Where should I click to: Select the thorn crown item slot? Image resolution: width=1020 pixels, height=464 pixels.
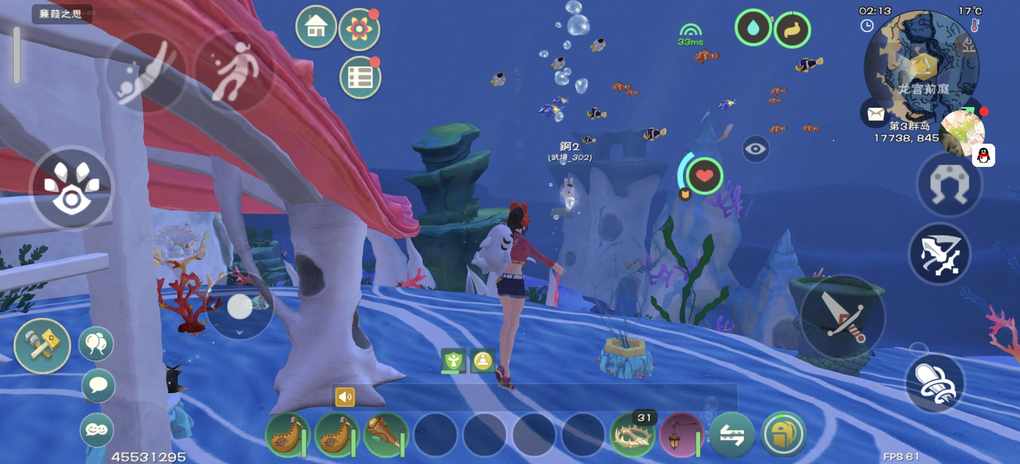[632, 434]
